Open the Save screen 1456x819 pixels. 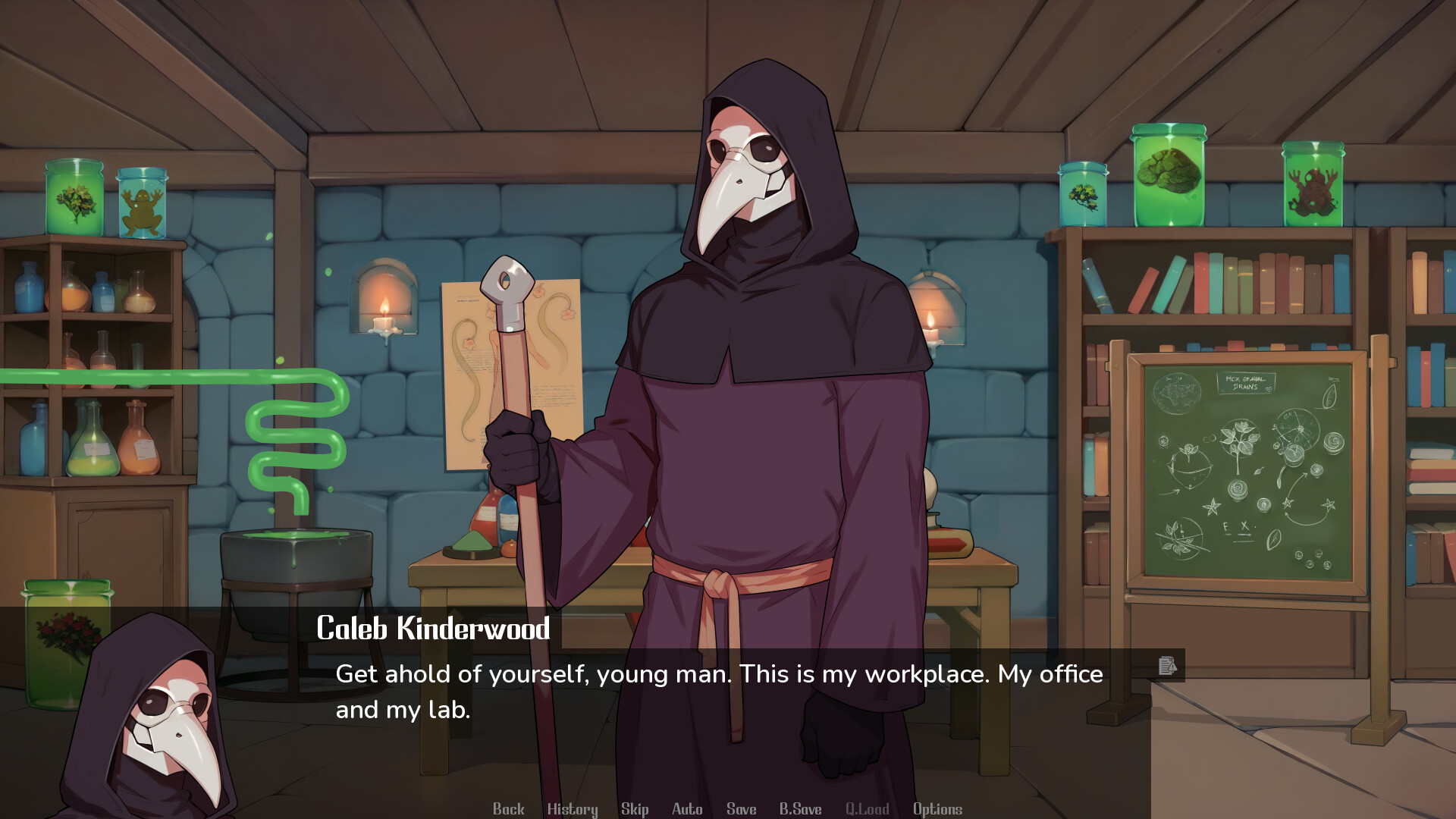(741, 808)
